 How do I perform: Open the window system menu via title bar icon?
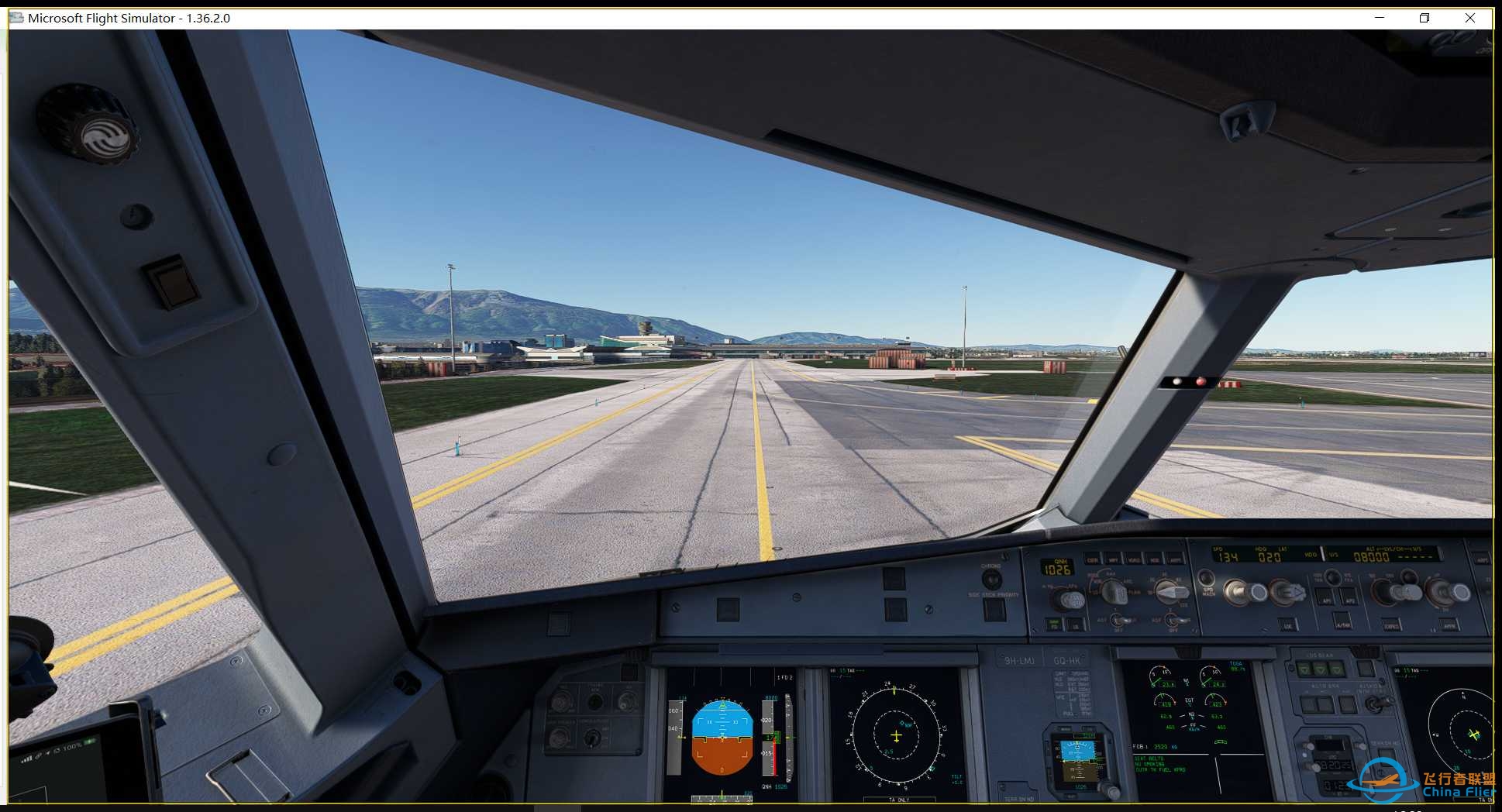[16, 17]
